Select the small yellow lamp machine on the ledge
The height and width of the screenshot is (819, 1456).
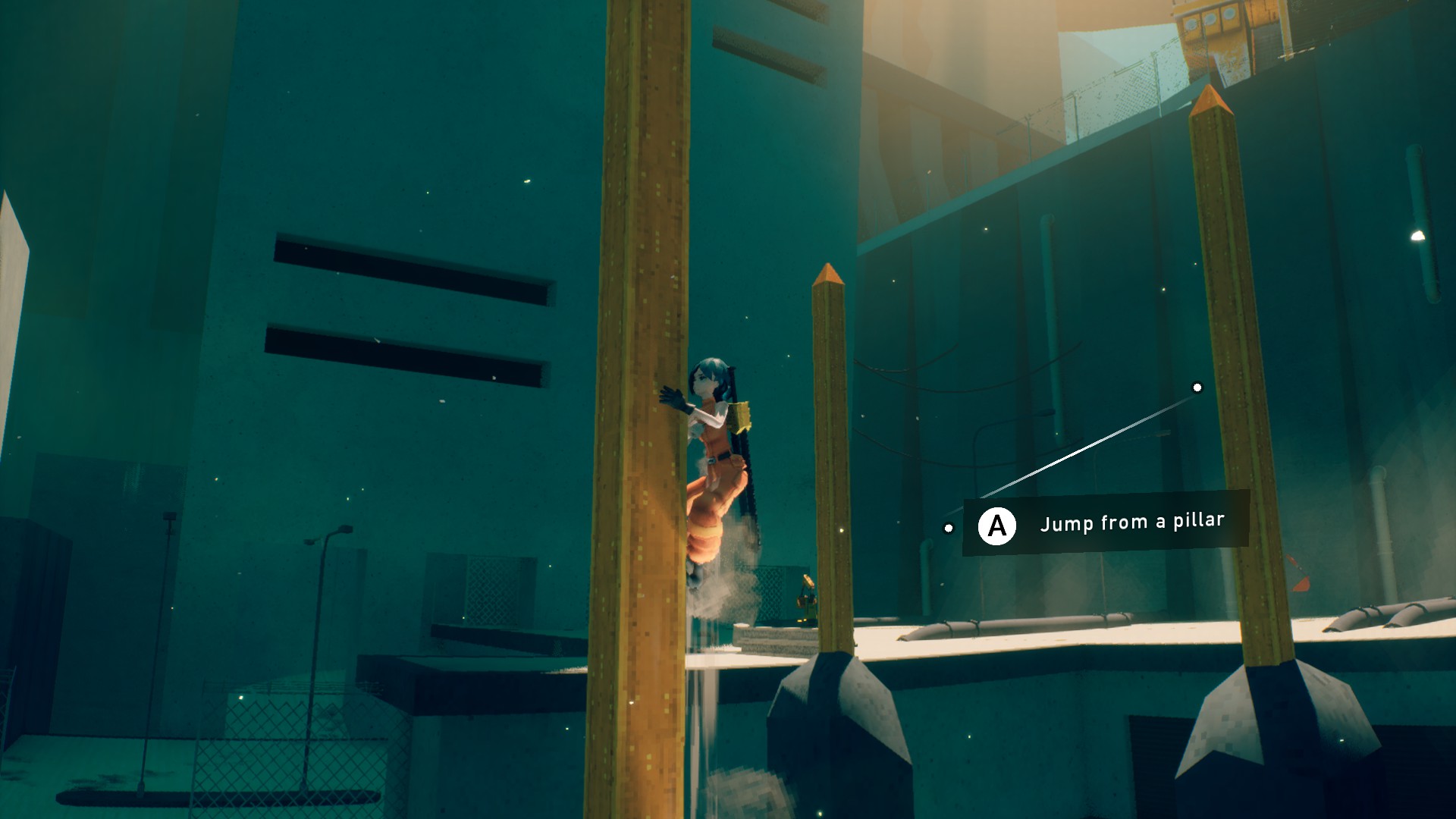(807, 591)
